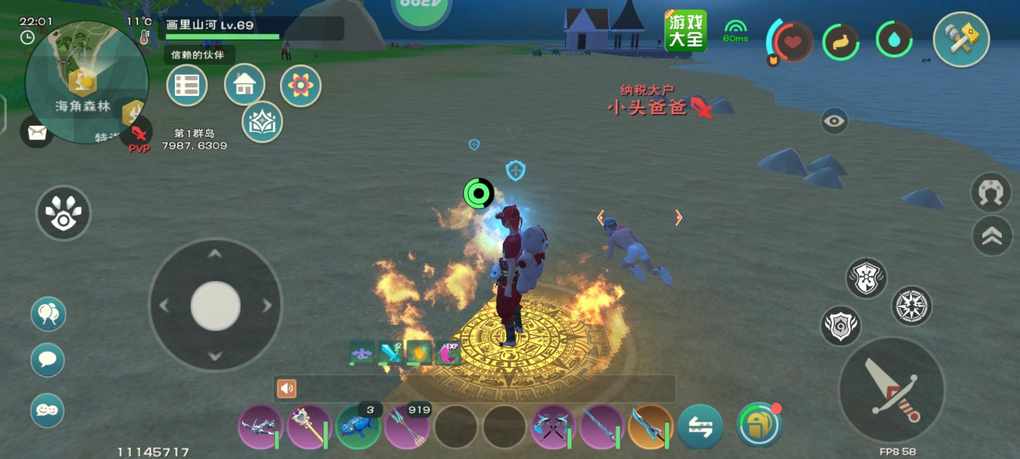Toggle the red PVP mode icon
Screen dimensions: 1020x459
pyautogui.click(x=138, y=133)
